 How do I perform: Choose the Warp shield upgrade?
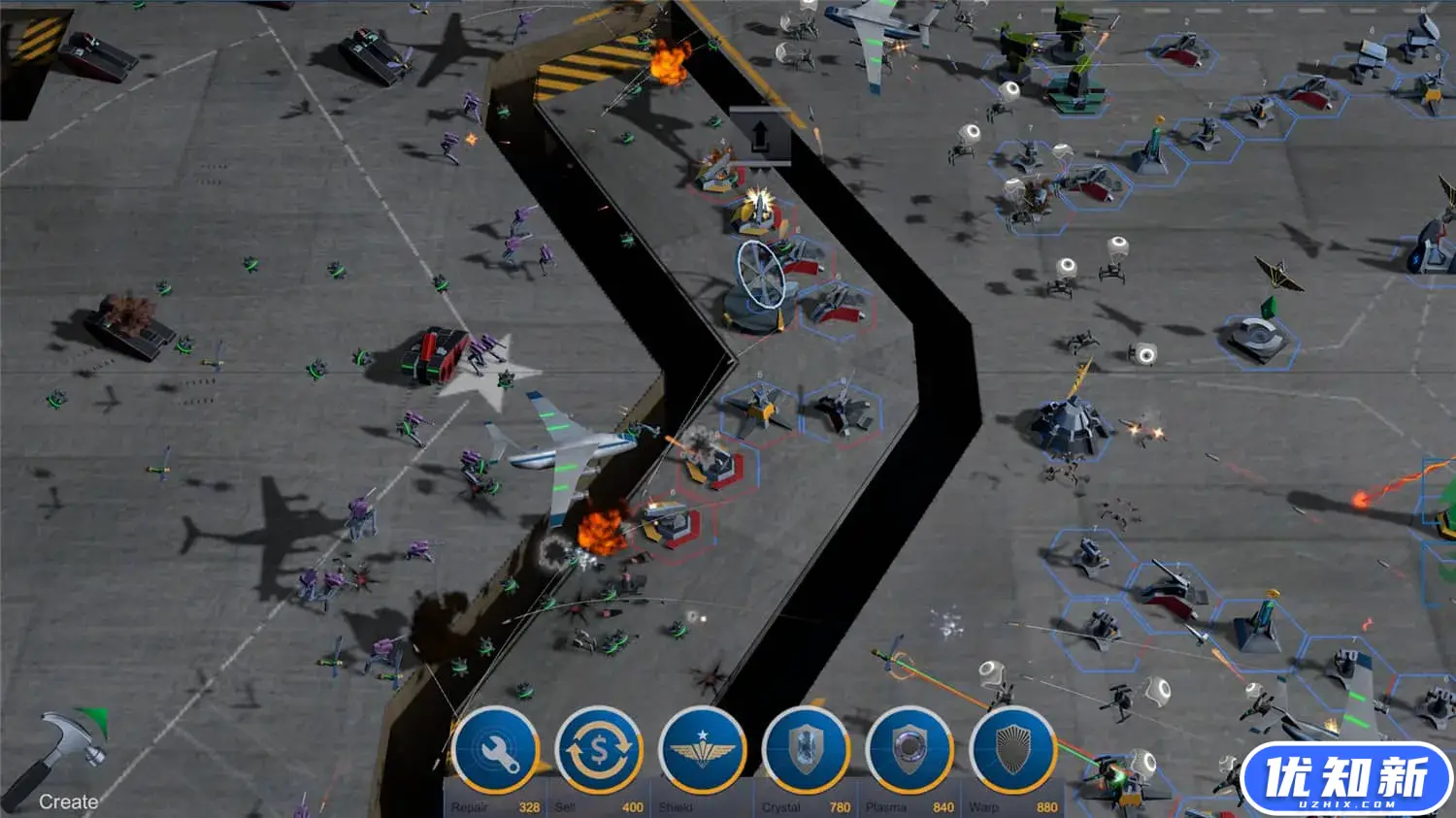(x=1012, y=751)
